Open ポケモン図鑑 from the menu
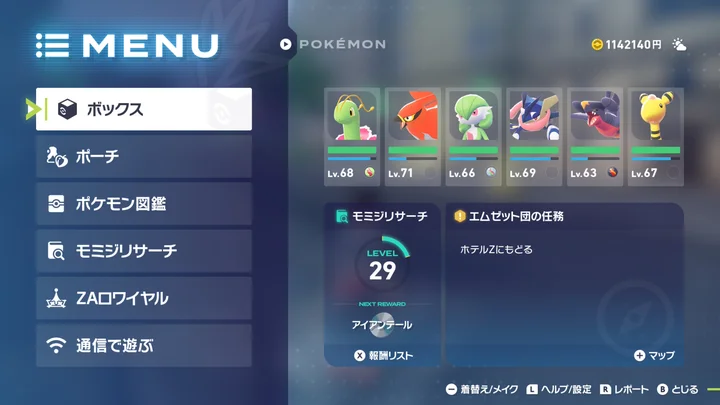Image resolution: width=720 pixels, height=405 pixels. click(x=143, y=204)
